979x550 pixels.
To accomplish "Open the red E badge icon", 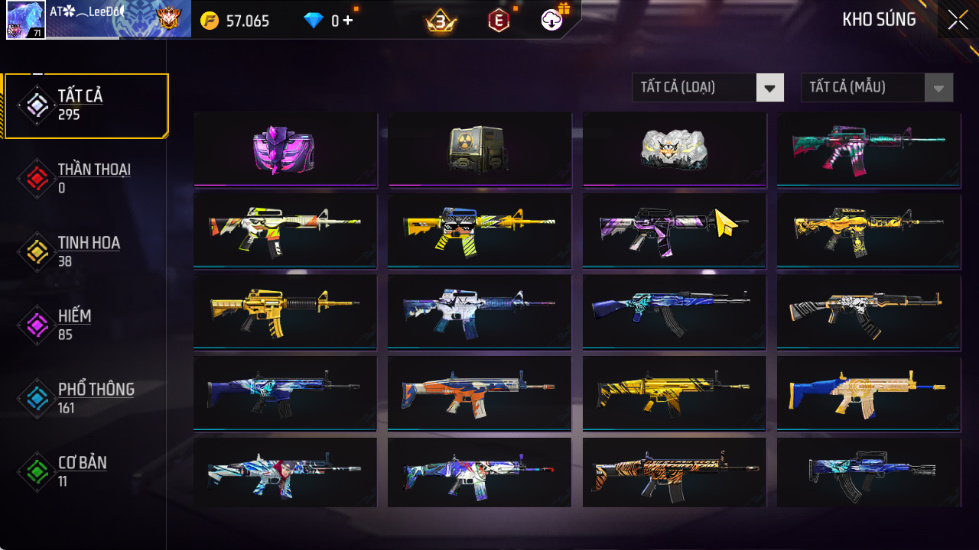I will tap(498, 20).
